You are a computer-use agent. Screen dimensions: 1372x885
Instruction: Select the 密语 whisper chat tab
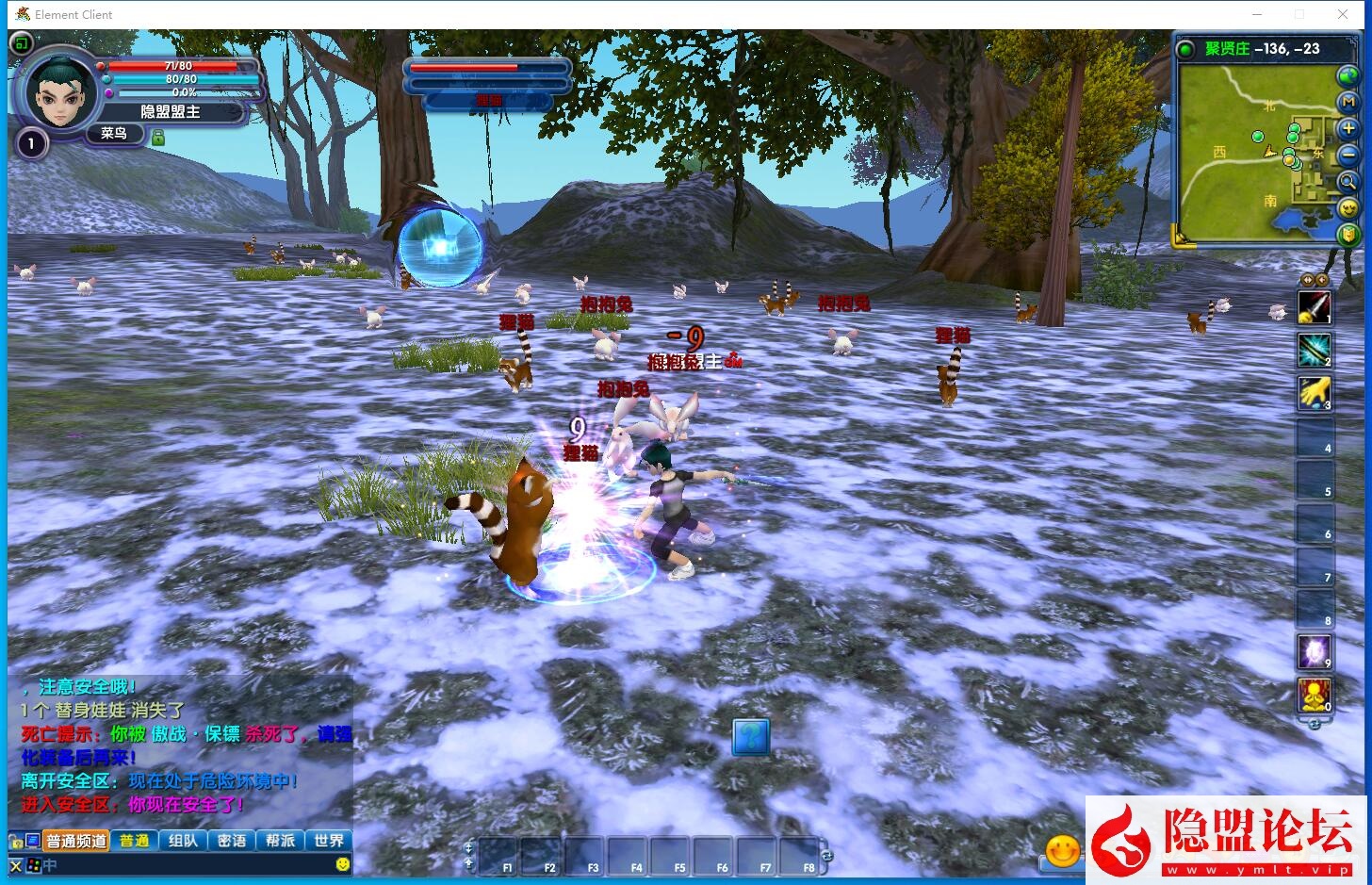[232, 841]
